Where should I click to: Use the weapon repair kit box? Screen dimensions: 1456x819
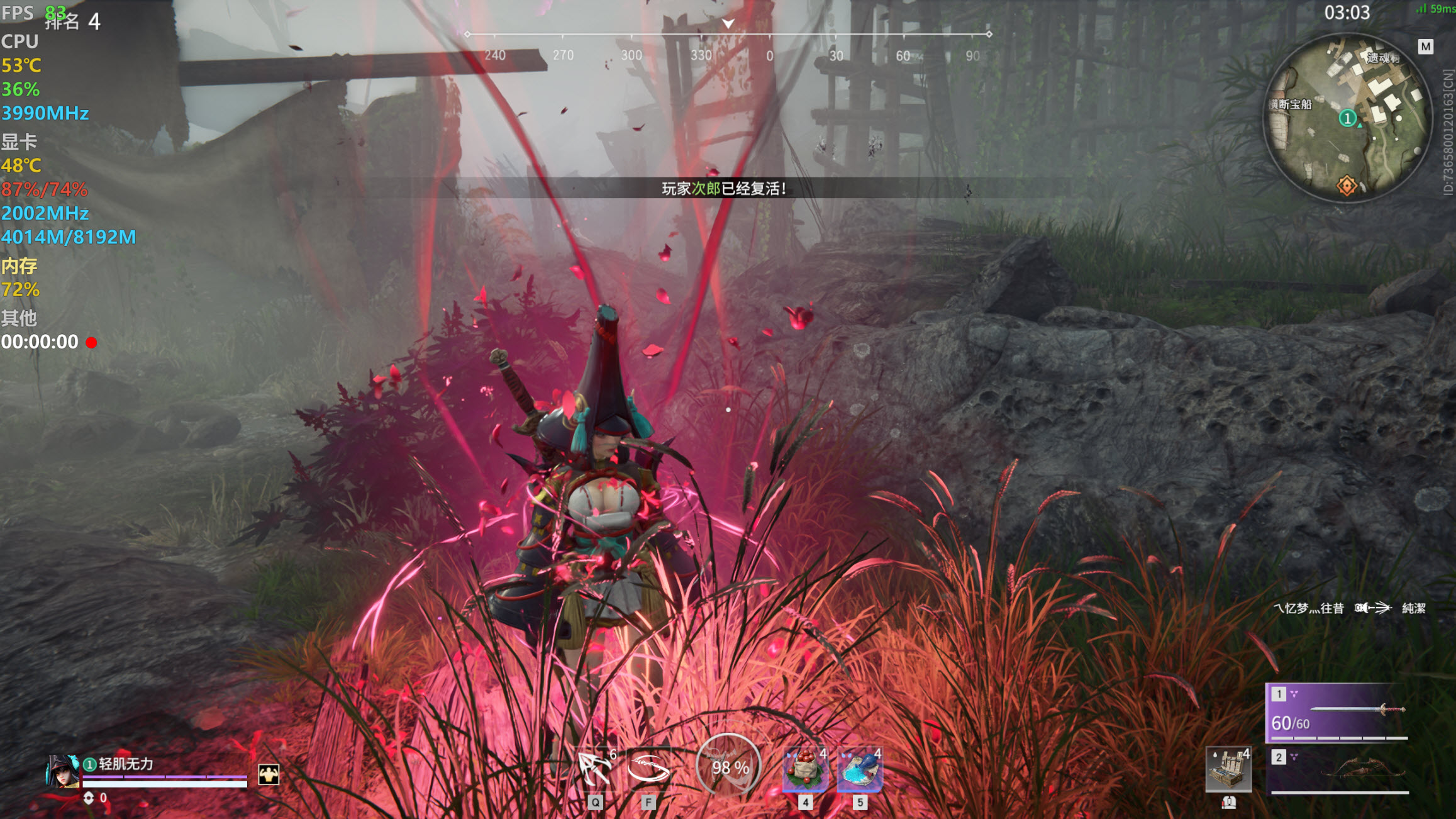coord(1228,769)
